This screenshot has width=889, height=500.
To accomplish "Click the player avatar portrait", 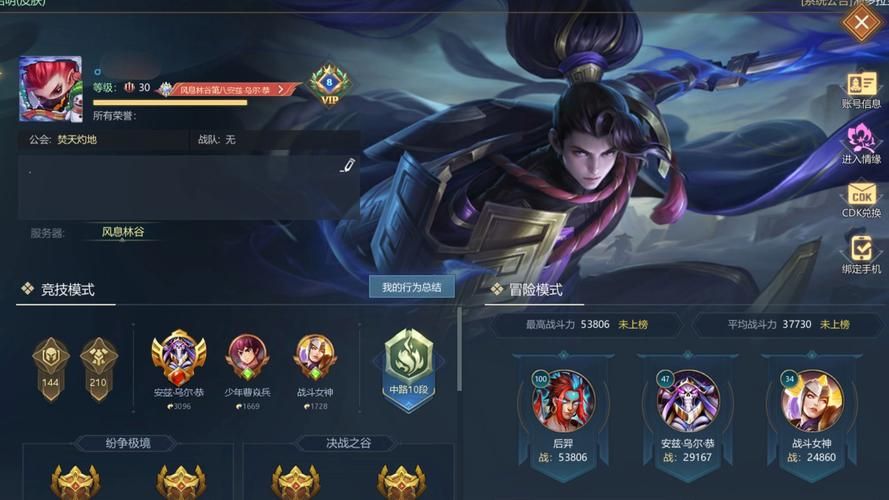I will click(x=51, y=90).
